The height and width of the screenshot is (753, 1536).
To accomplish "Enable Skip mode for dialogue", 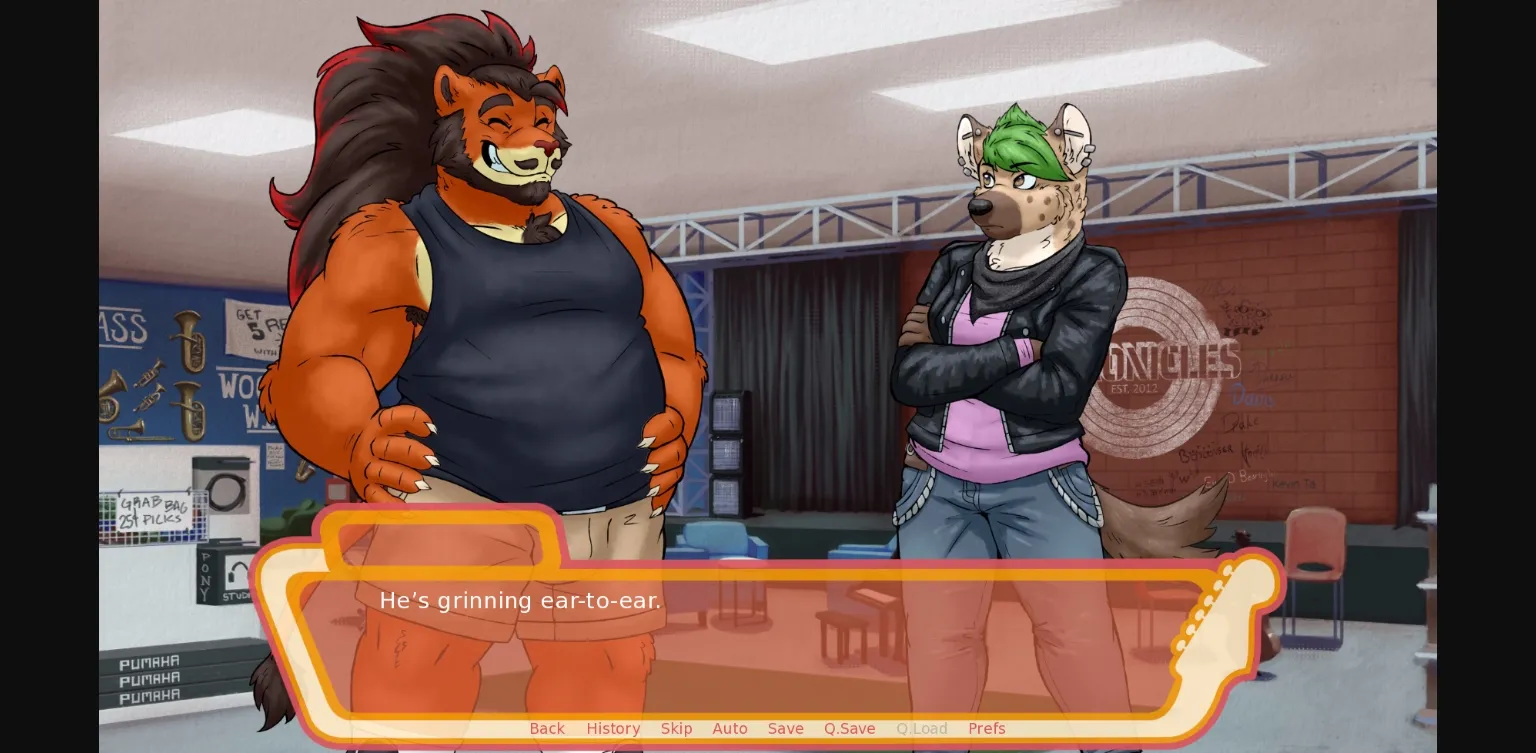I will (676, 729).
